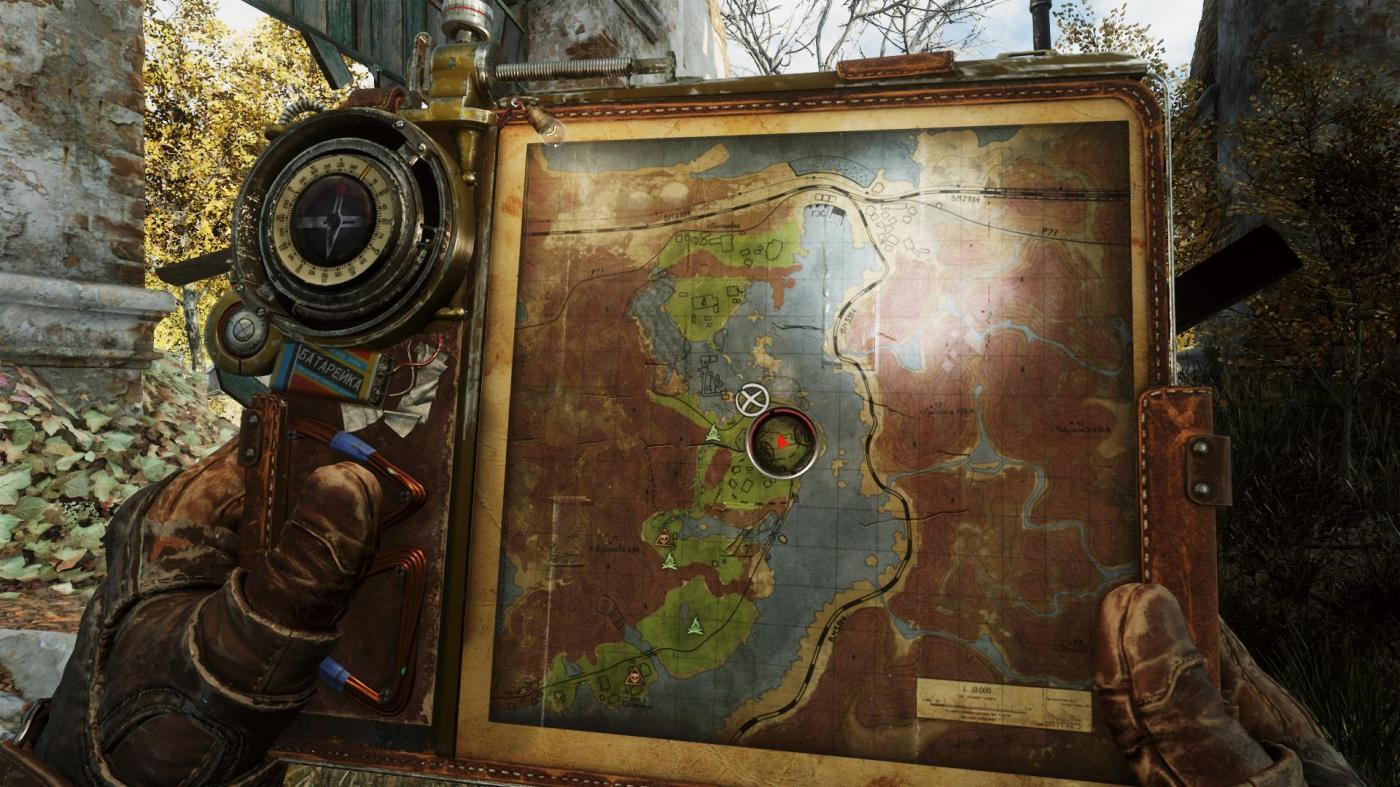
Task: Choose the skull danger marker above a campfire
Action: (x=663, y=538)
